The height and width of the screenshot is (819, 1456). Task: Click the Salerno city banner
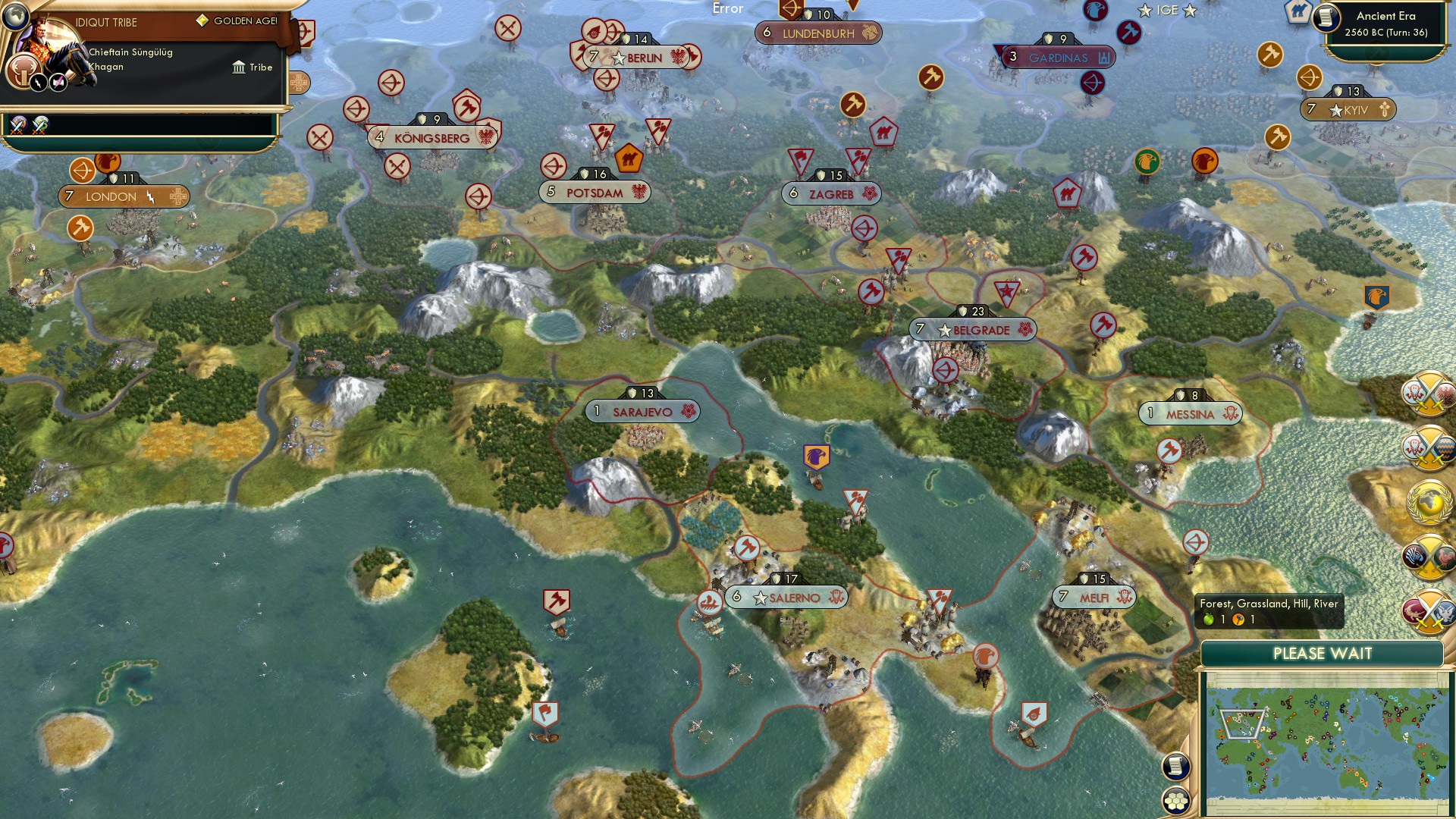tap(785, 598)
